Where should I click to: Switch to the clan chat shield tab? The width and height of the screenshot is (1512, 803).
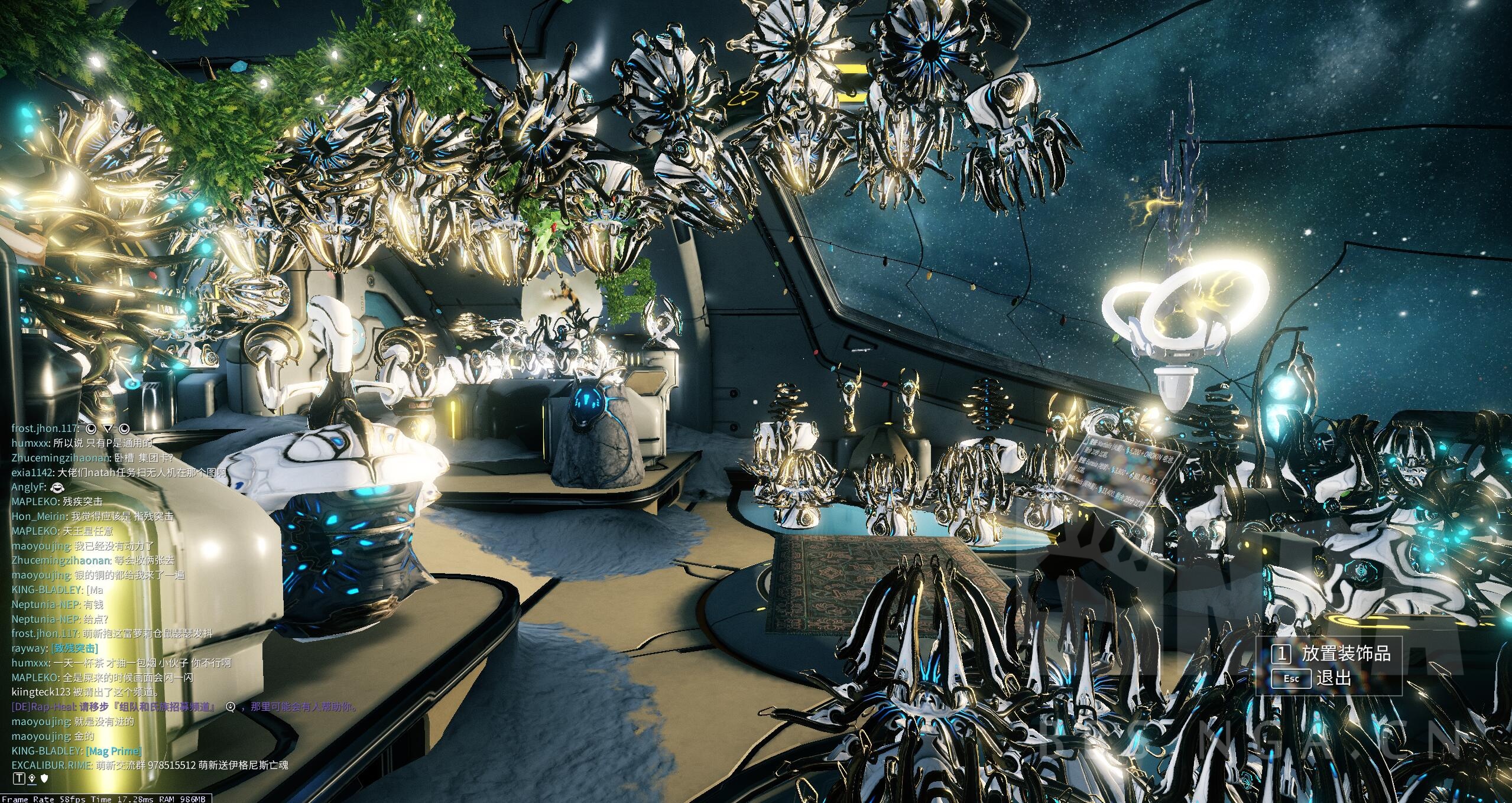(44, 779)
